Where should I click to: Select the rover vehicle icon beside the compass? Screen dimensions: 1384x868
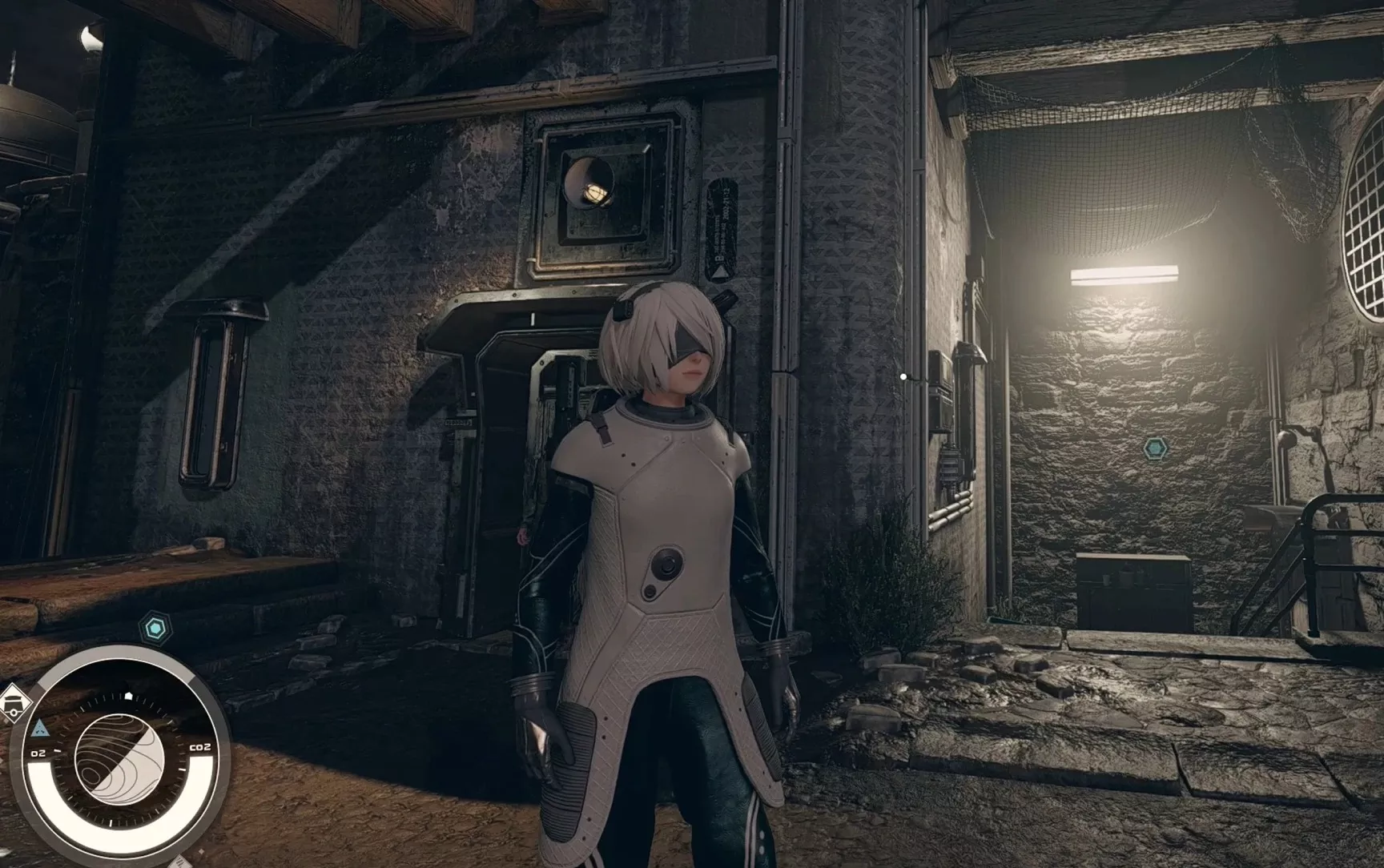point(14,703)
